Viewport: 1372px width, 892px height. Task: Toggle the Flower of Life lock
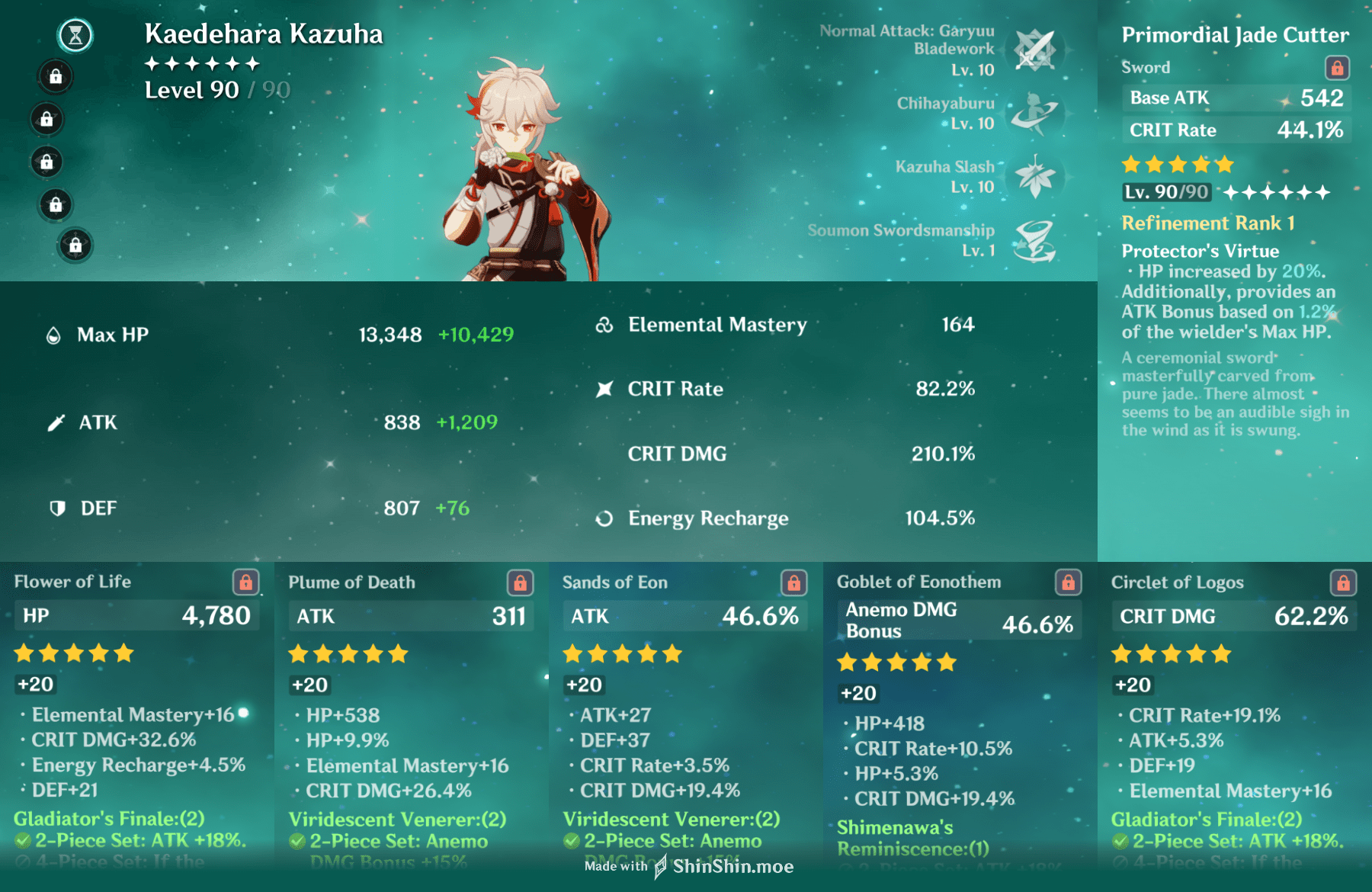(x=245, y=582)
